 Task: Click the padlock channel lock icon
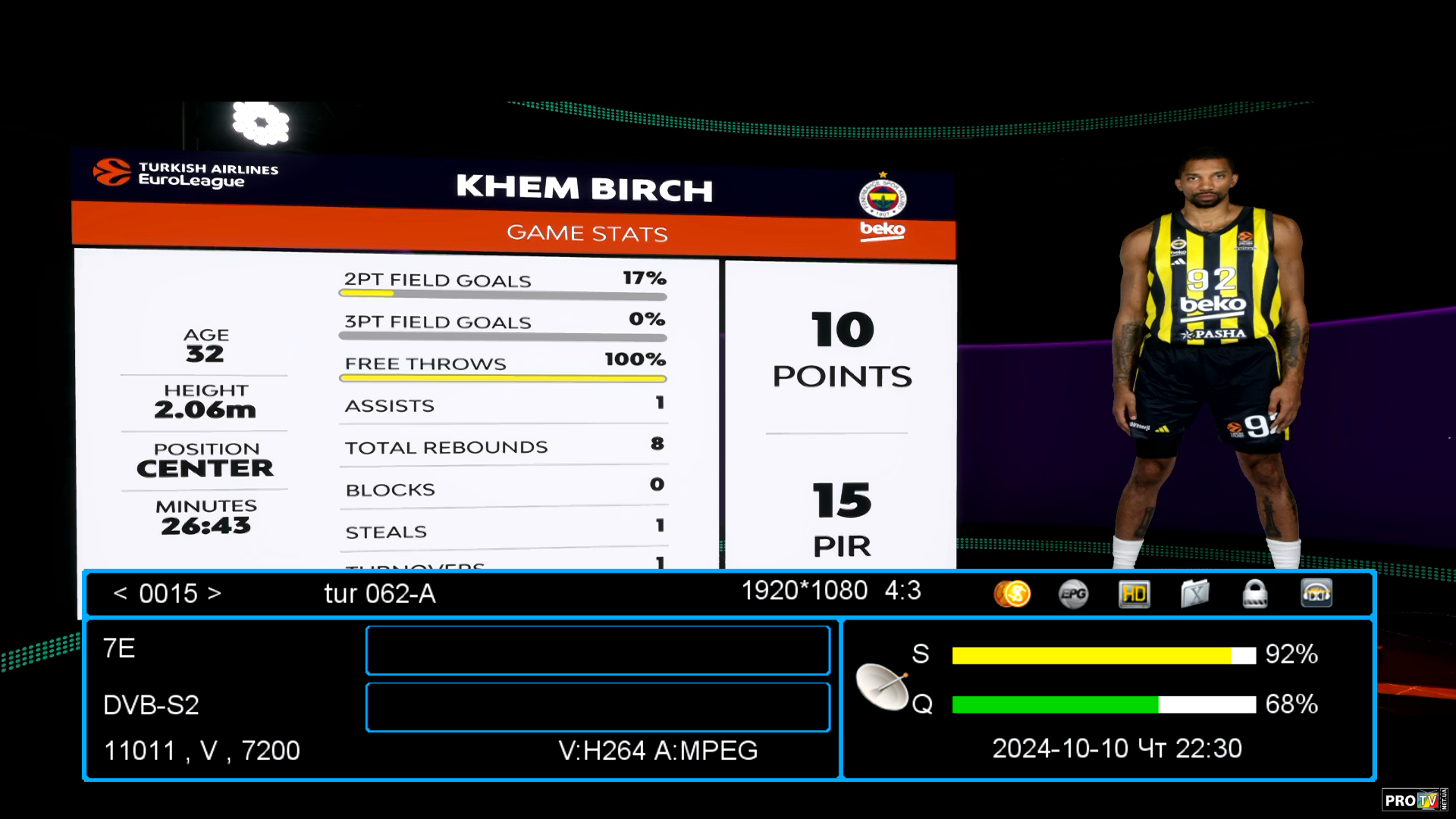point(1255,594)
